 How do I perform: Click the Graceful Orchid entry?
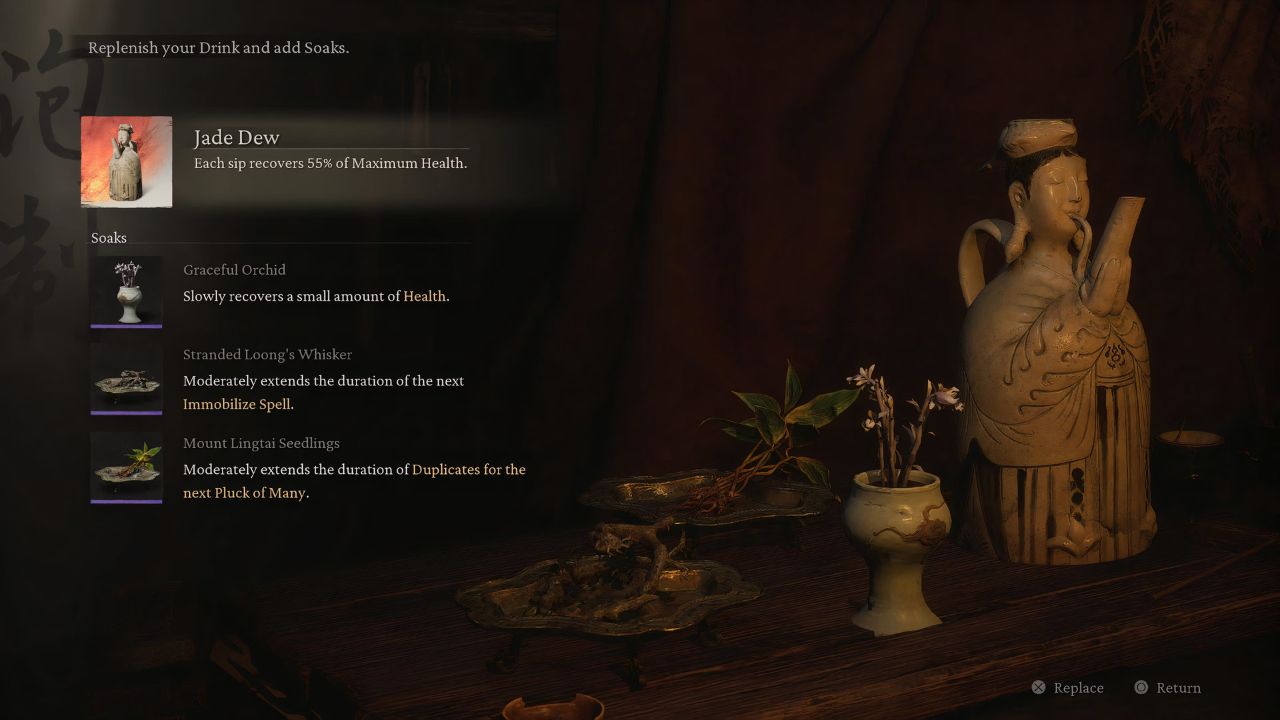point(234,270)
